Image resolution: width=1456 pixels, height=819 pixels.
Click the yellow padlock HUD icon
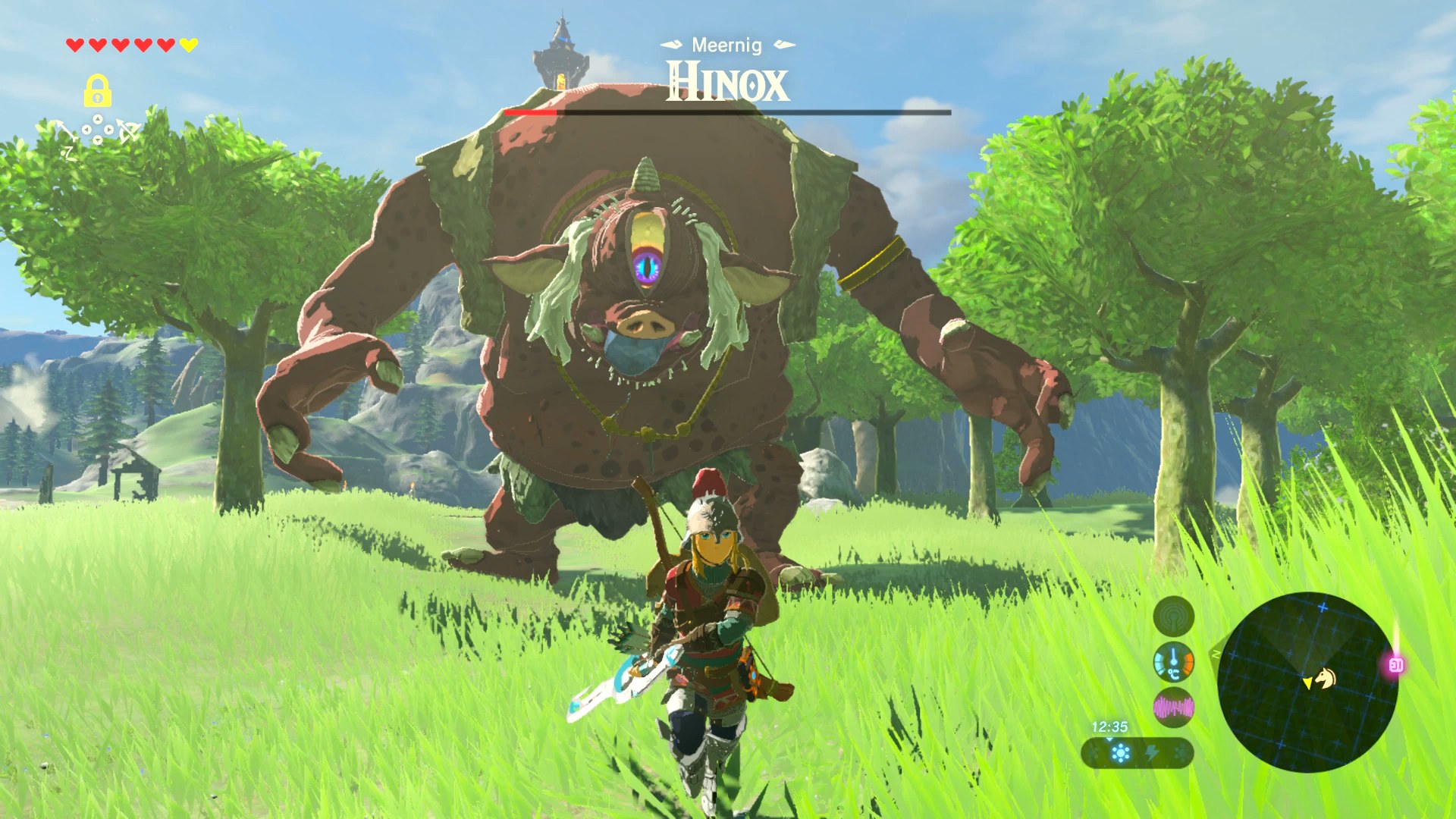pos(97,91)
